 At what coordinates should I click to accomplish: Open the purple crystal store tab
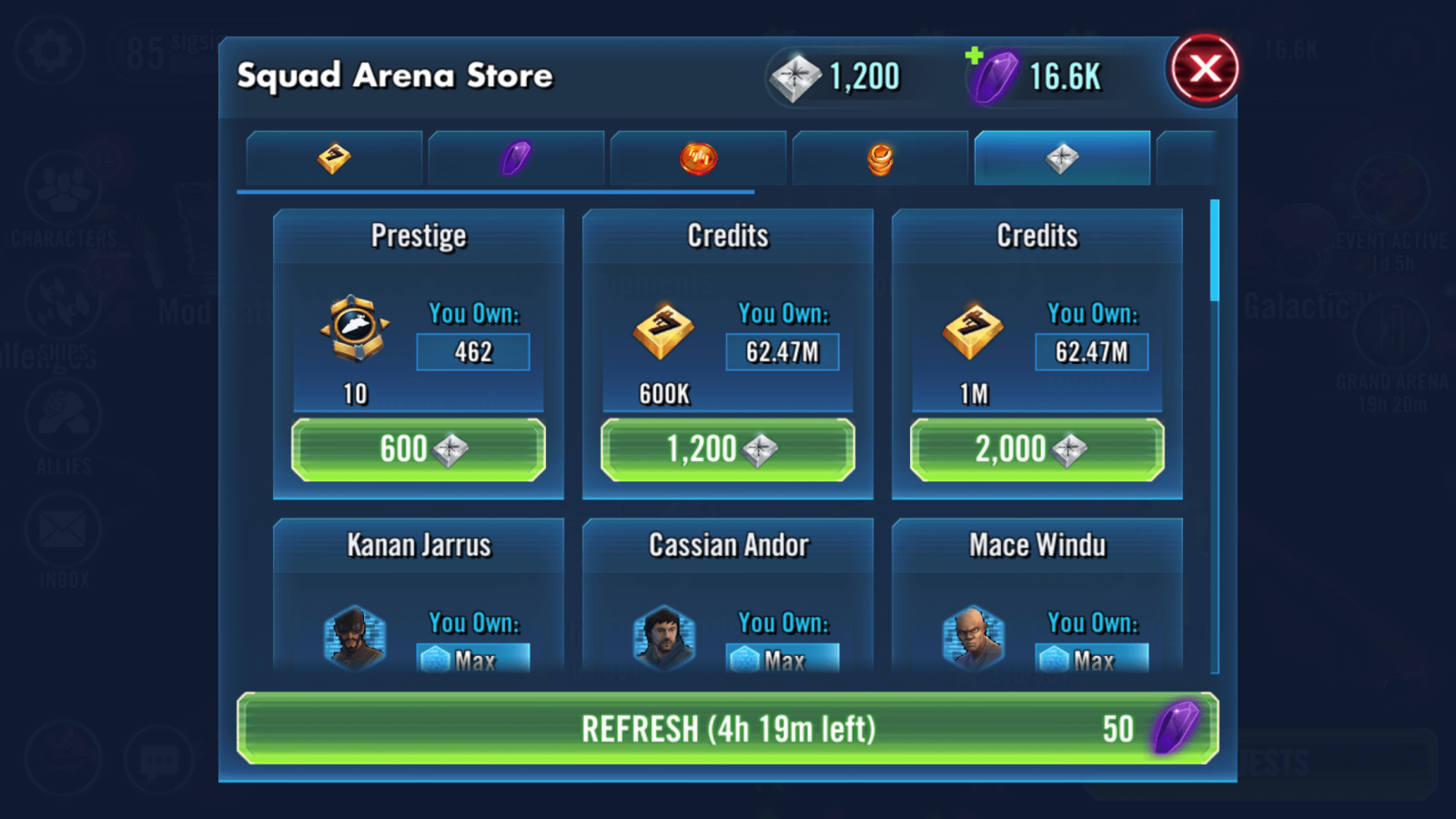pyautogui.click(x=516, y=158)
